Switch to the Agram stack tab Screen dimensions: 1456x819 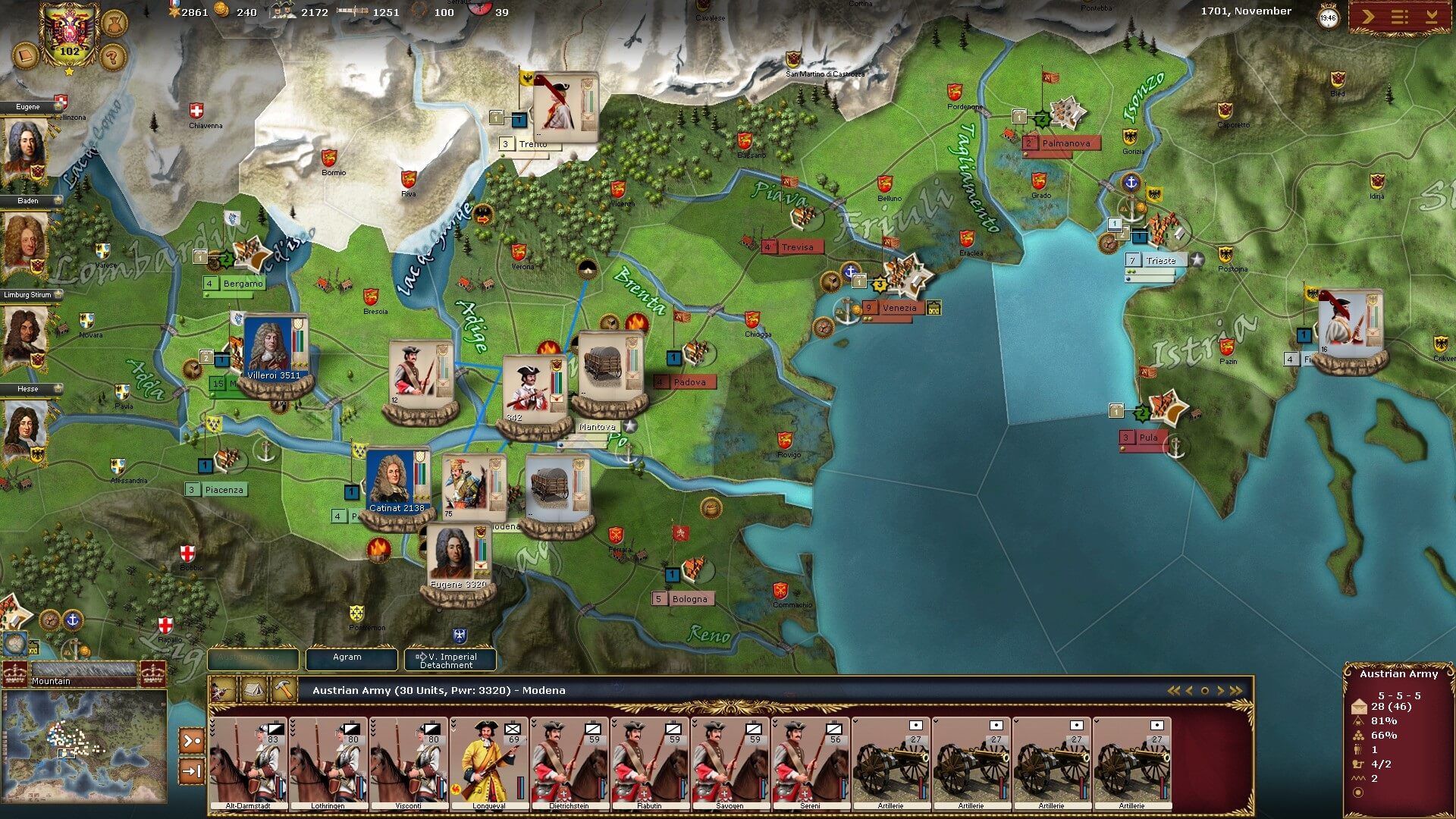[347, 658]
